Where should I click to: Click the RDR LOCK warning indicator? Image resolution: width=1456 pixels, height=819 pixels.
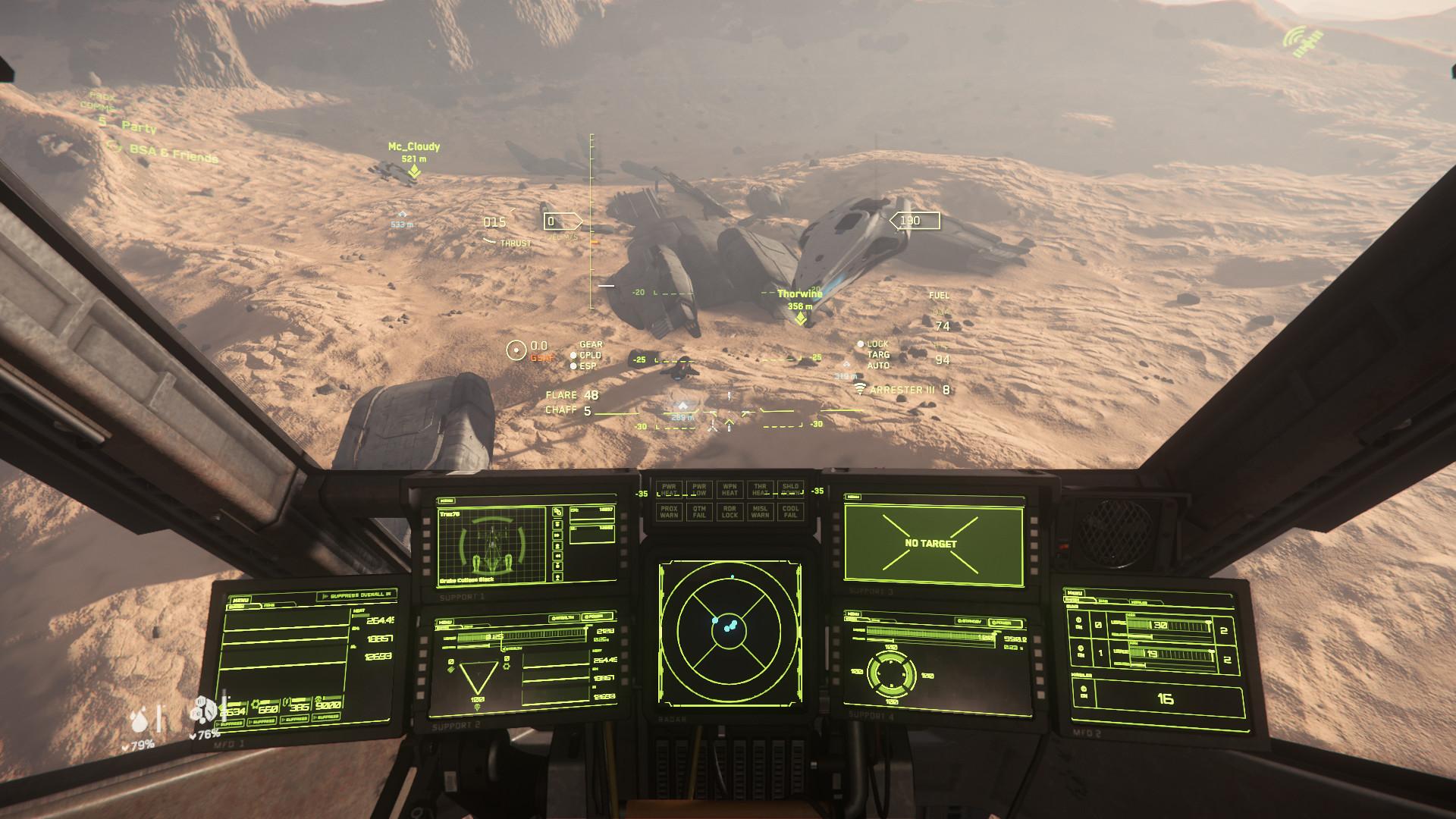(x=730, y=512)
